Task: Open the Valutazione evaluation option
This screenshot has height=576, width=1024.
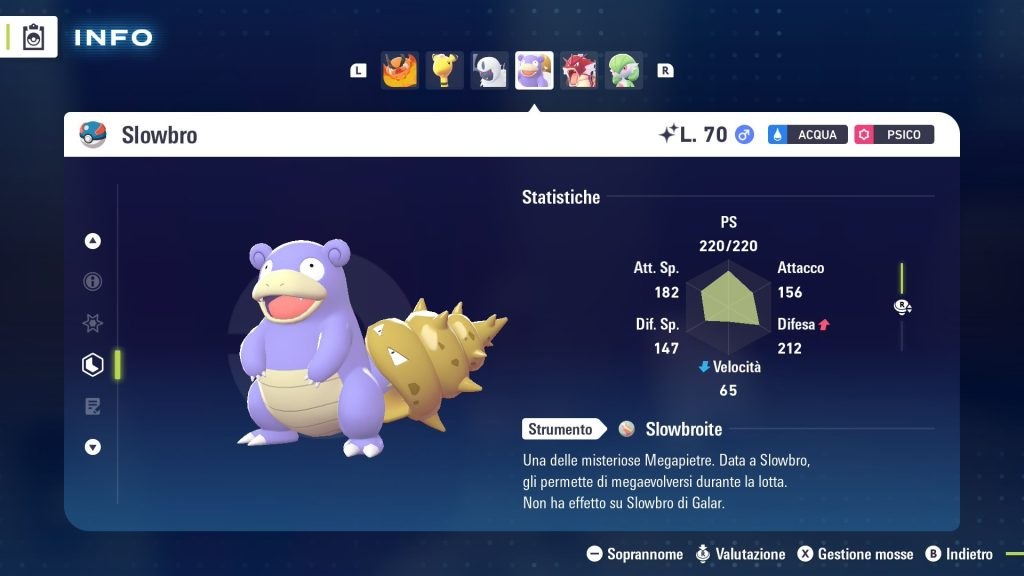Action: coord(740,554)
